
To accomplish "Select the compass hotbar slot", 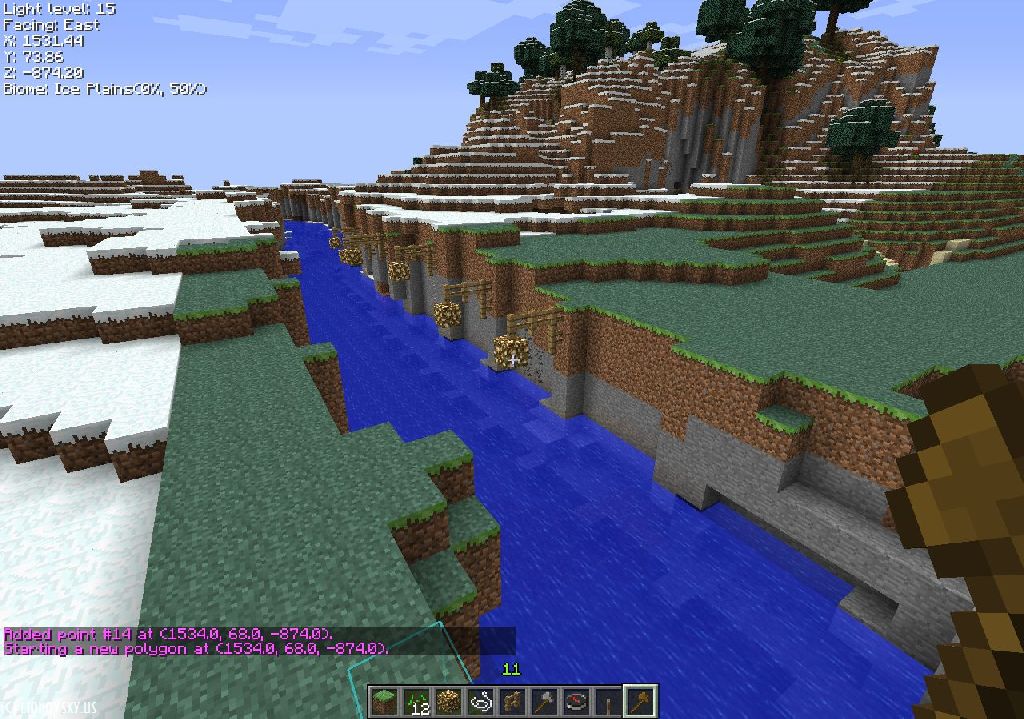I will 576,702.
